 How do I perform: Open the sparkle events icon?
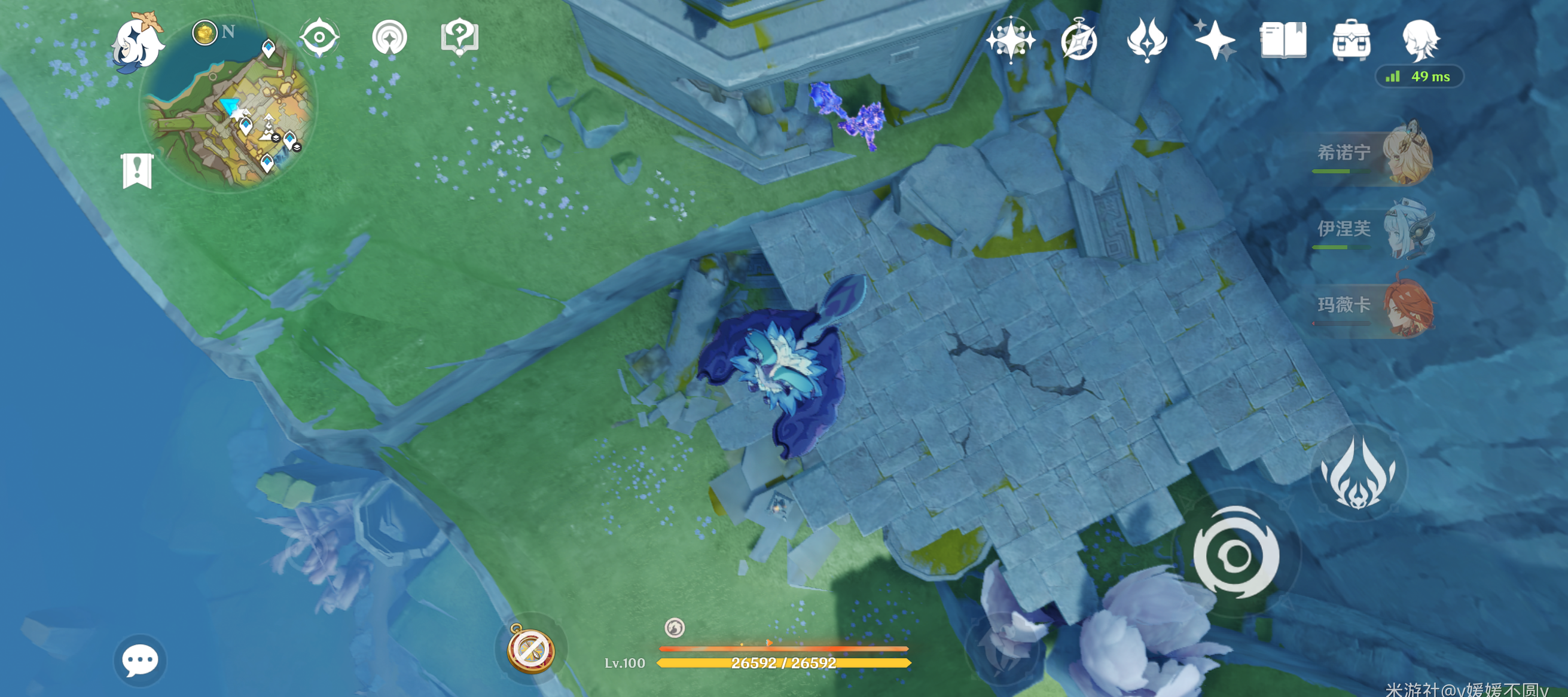[x=1215, y=40]
